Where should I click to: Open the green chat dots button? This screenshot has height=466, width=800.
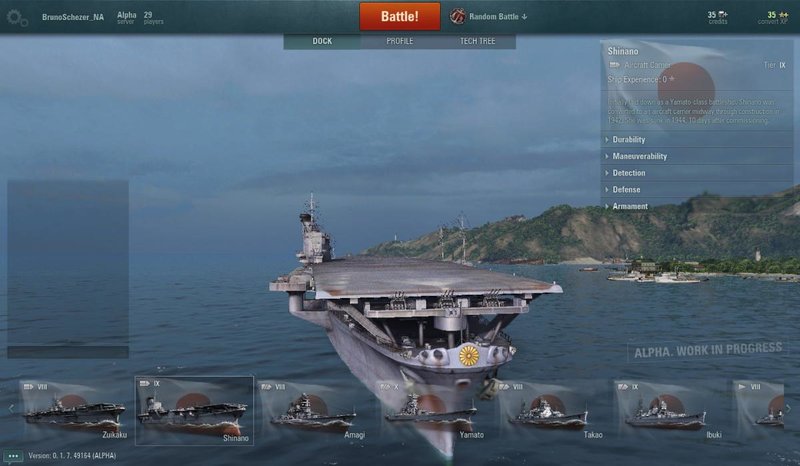point(13,456)
